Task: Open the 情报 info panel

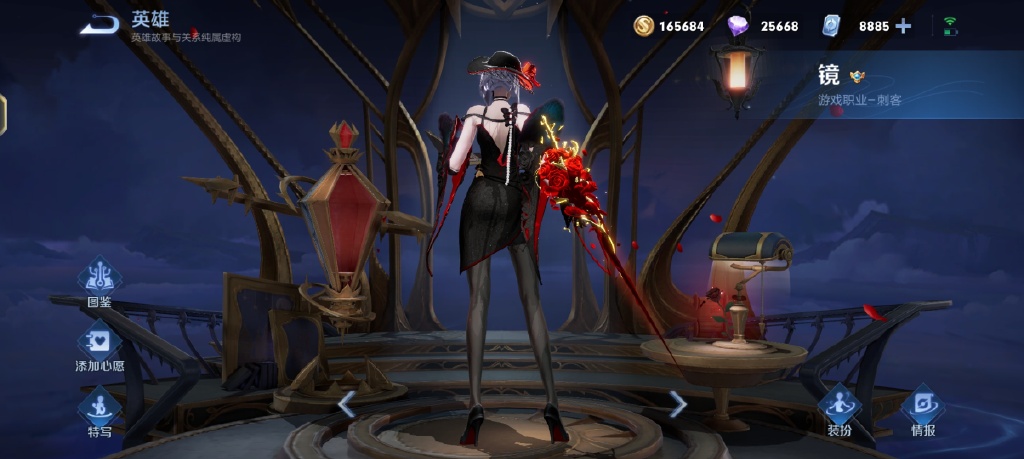Action: click(922, 407)
